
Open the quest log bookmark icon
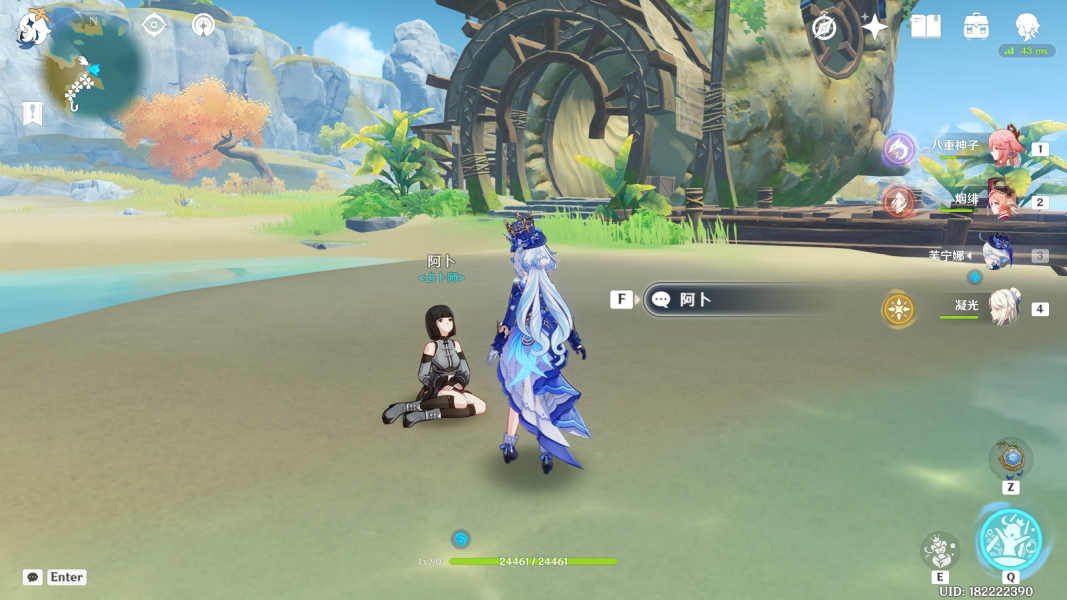pos(33,113)
